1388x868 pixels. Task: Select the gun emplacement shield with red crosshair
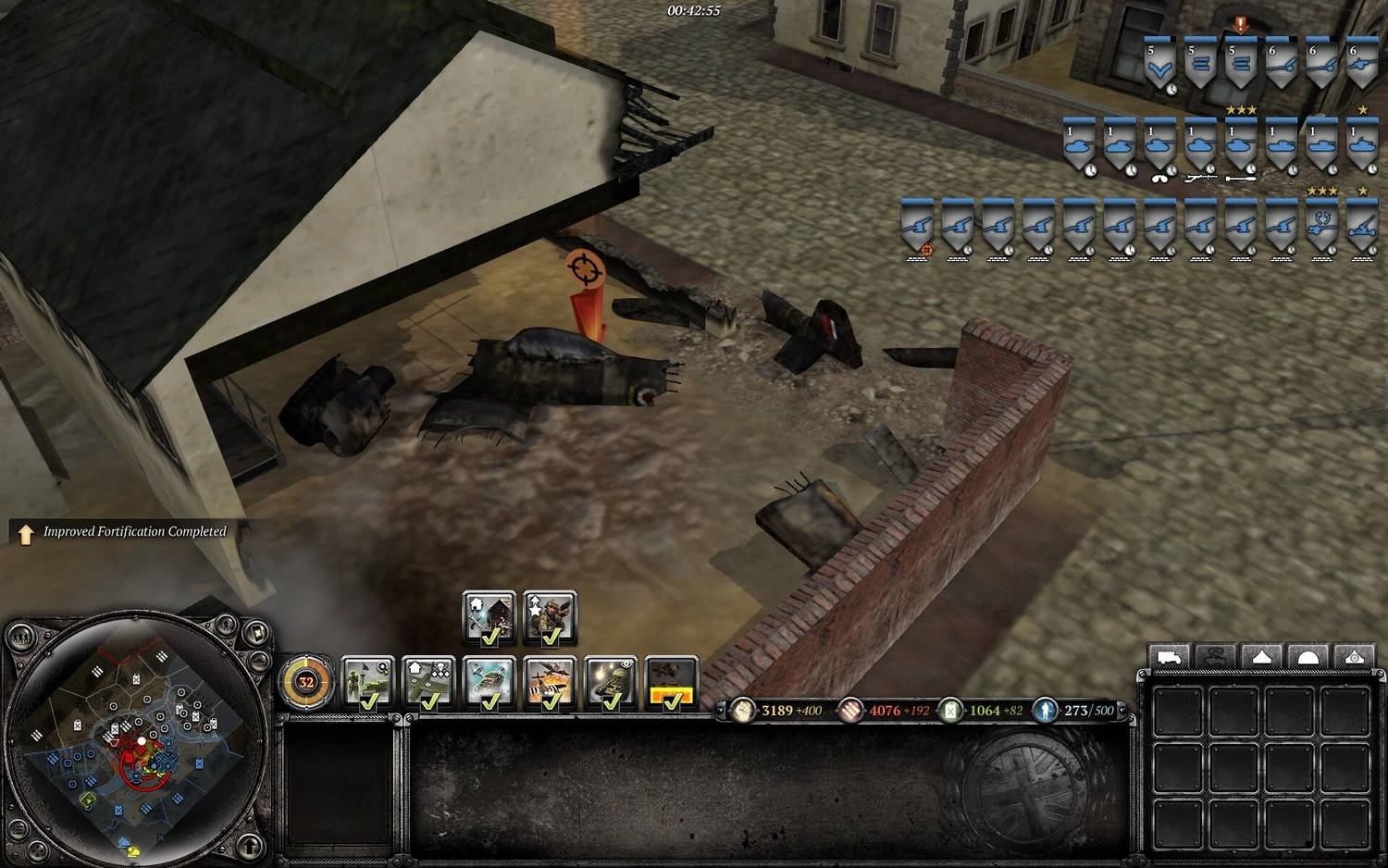pos(917,225)
